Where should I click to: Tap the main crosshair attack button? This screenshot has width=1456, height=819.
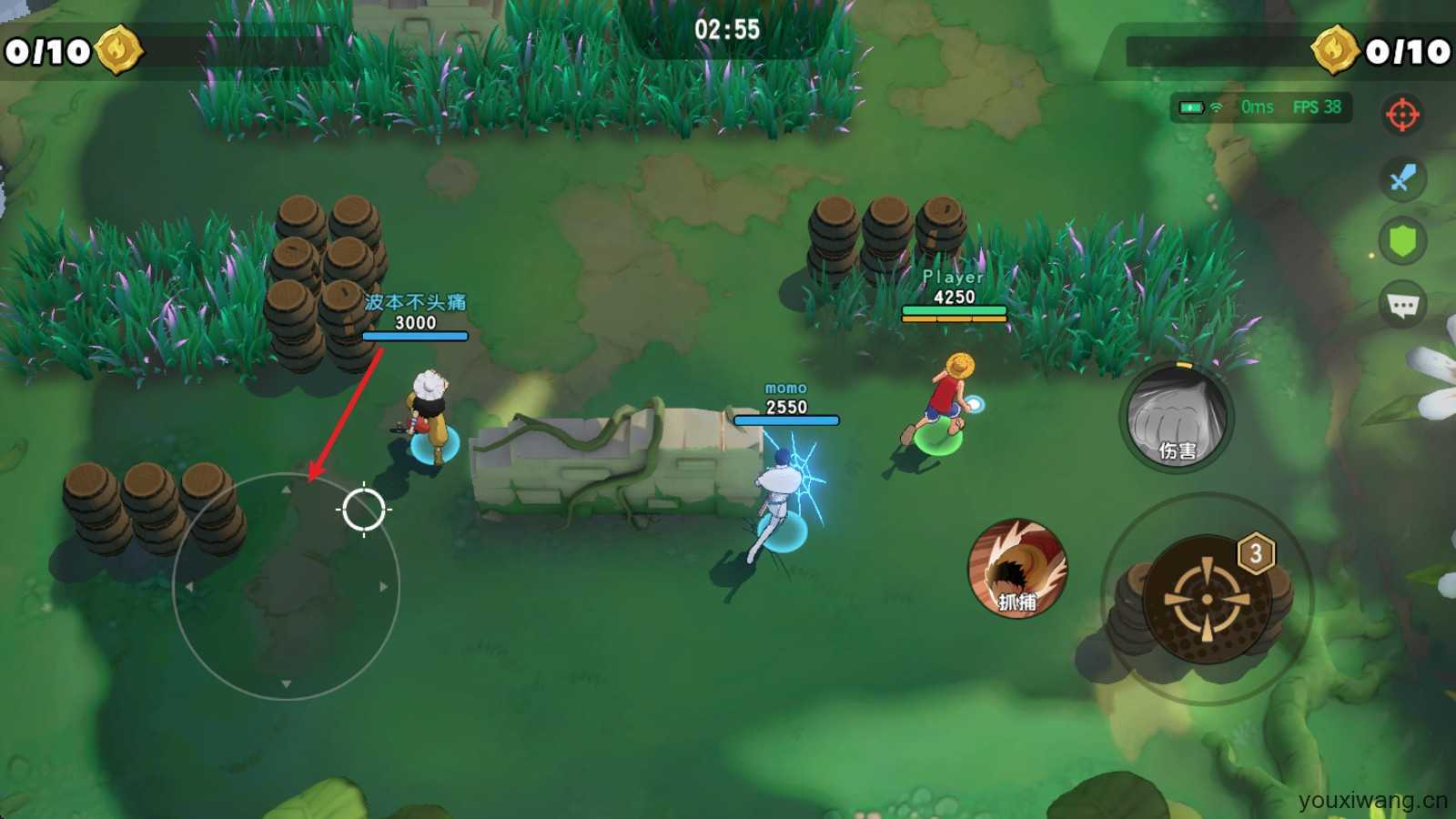[1207, 599]
